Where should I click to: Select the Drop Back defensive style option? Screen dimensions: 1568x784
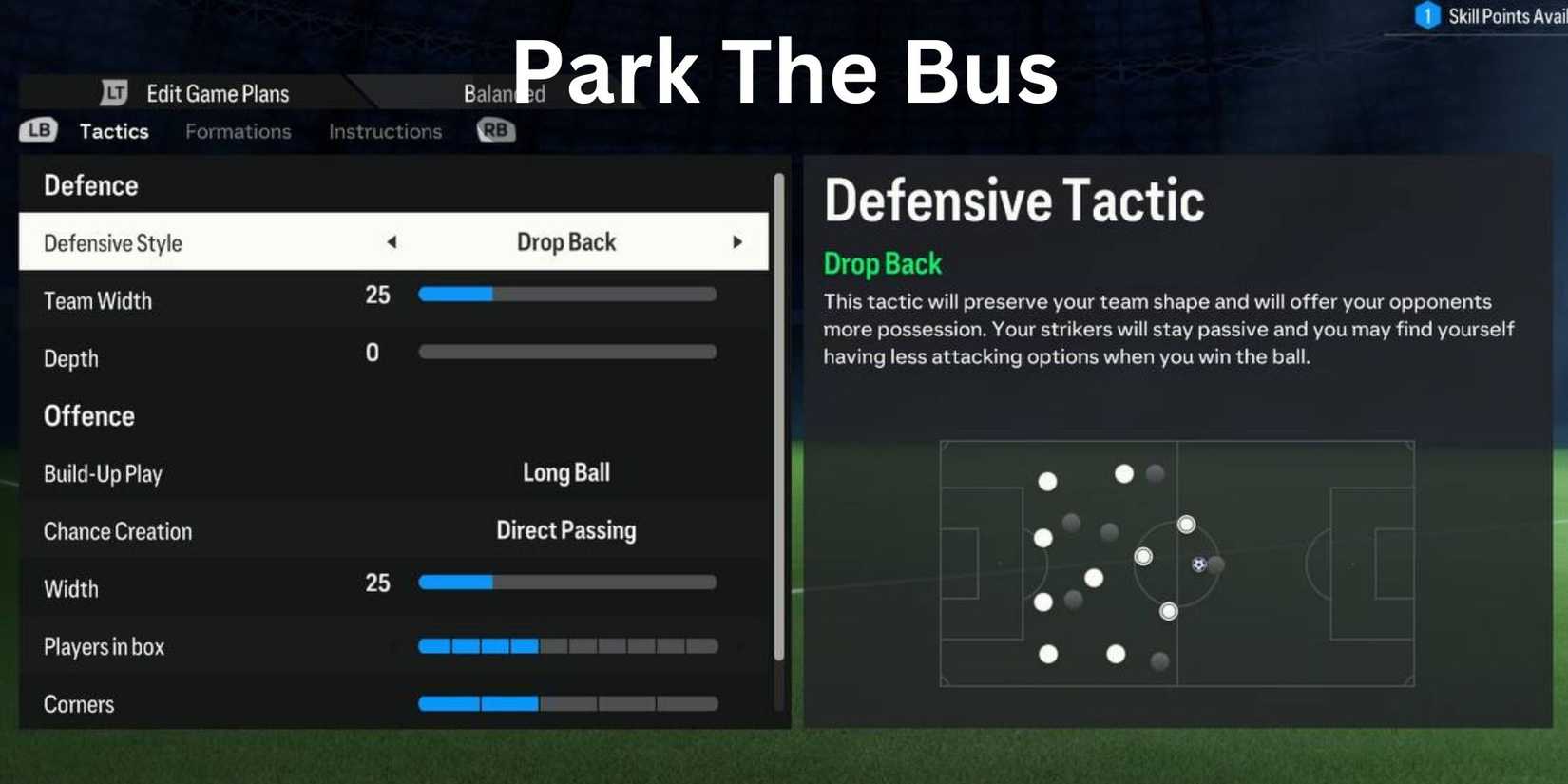coord(566,242)
